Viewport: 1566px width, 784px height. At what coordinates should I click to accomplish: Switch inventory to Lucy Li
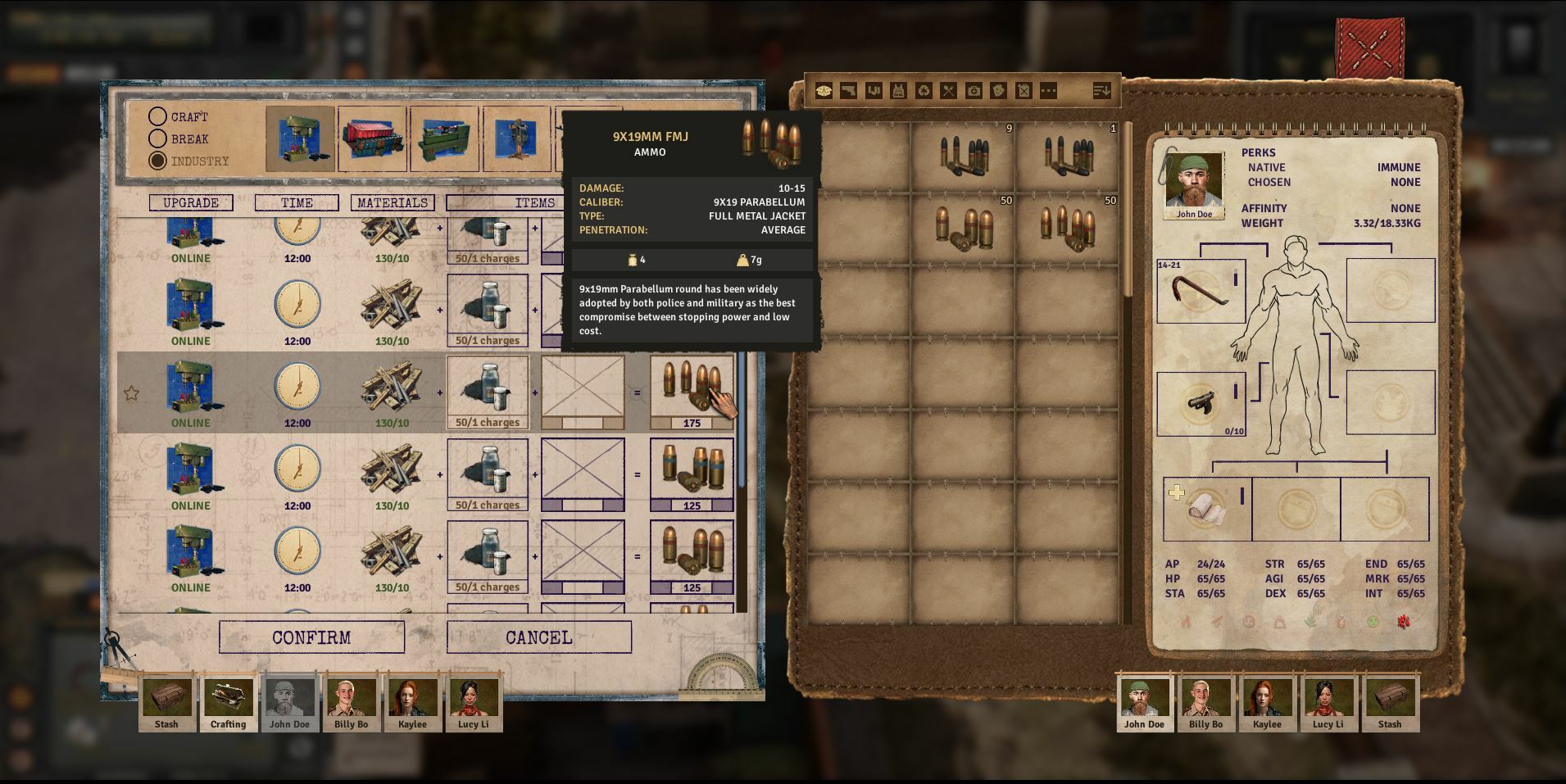click(1328, 701)
